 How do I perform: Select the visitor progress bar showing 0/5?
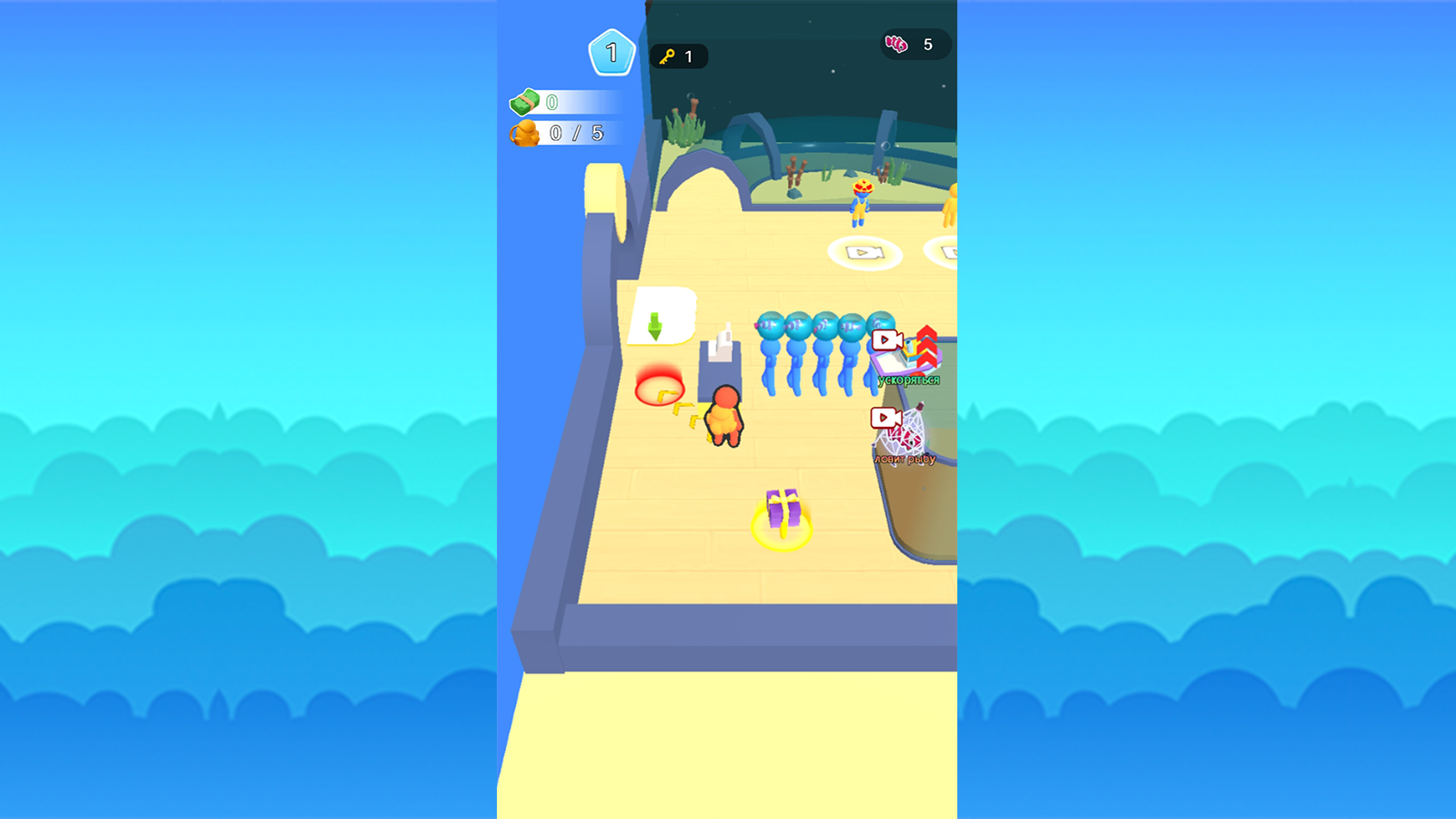click(573, 133)
